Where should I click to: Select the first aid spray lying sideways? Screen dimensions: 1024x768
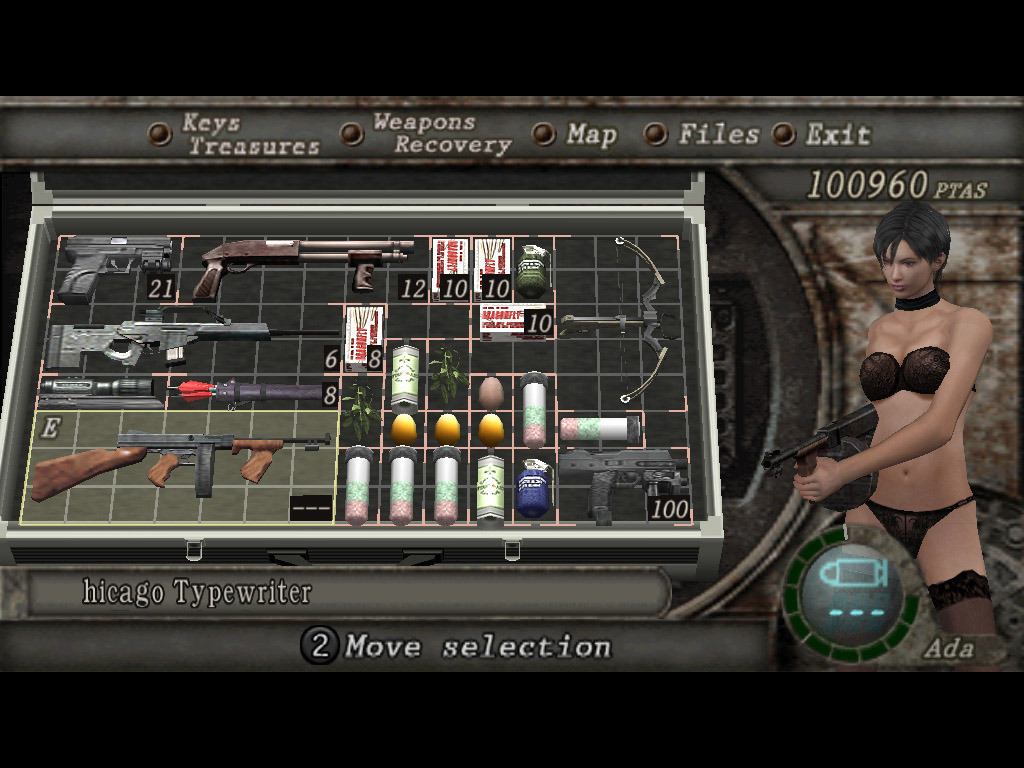(600, 429)
